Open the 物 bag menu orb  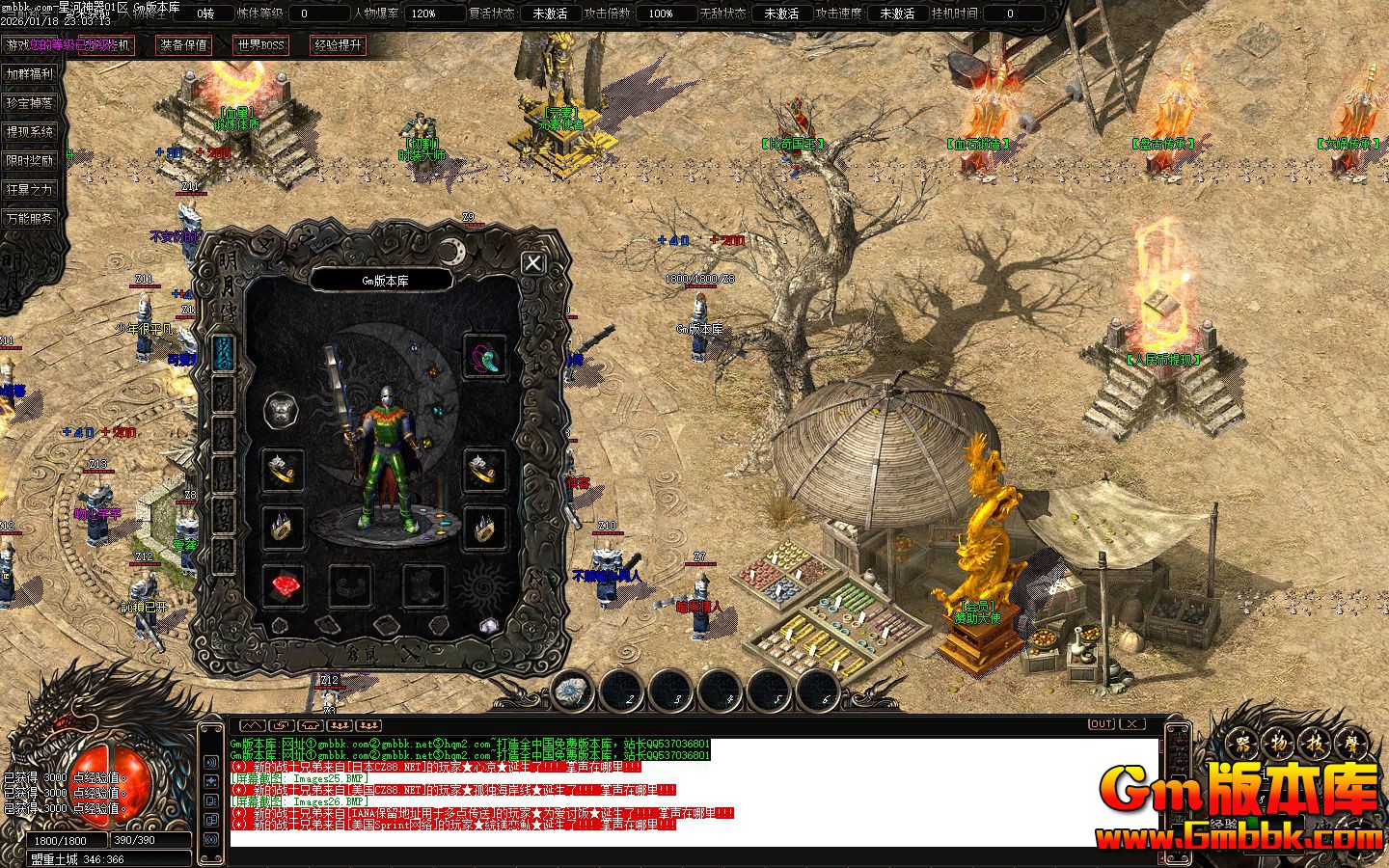coord(1280,745)
